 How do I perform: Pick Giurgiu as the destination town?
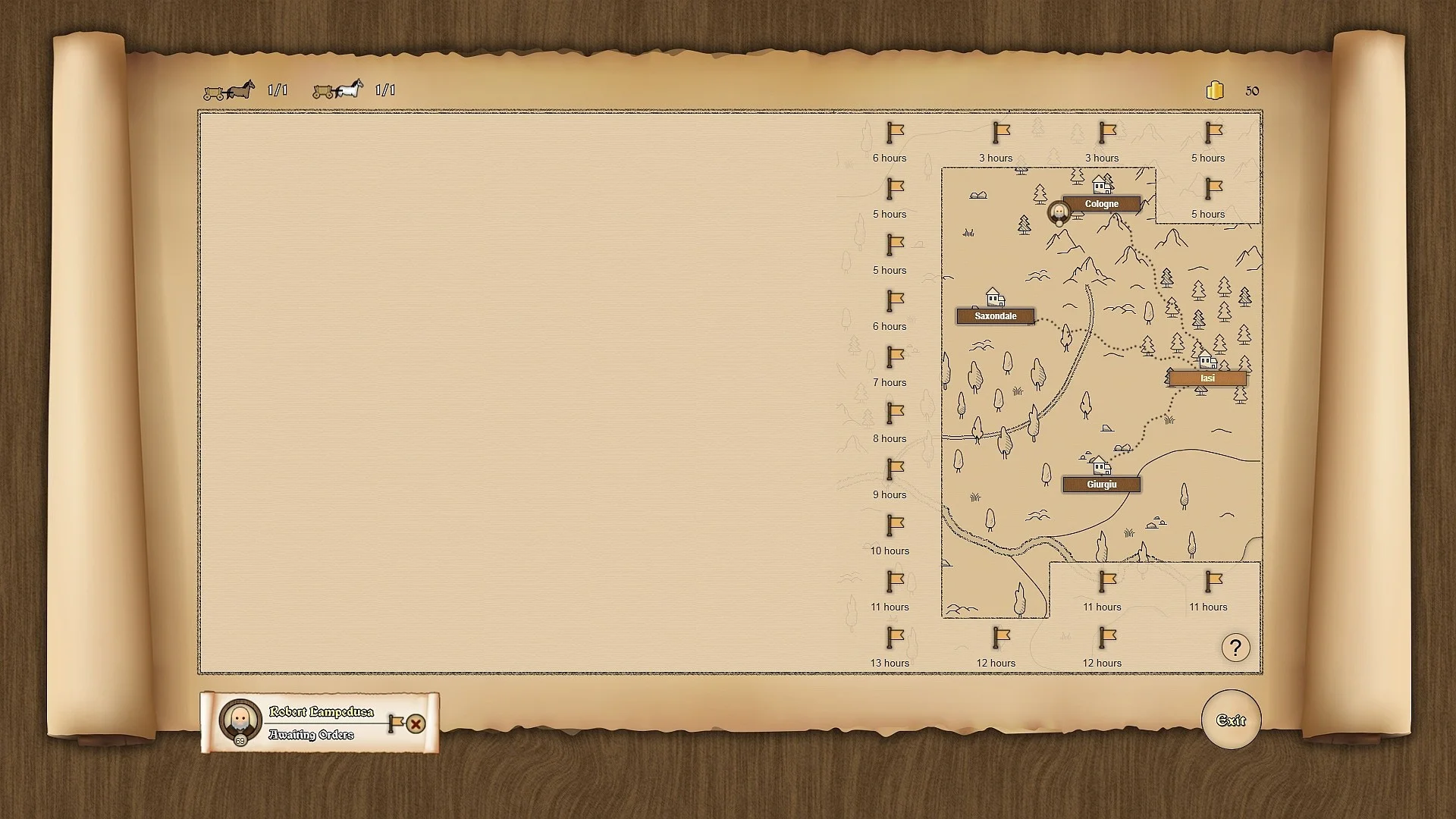[x=1101, y=485]
